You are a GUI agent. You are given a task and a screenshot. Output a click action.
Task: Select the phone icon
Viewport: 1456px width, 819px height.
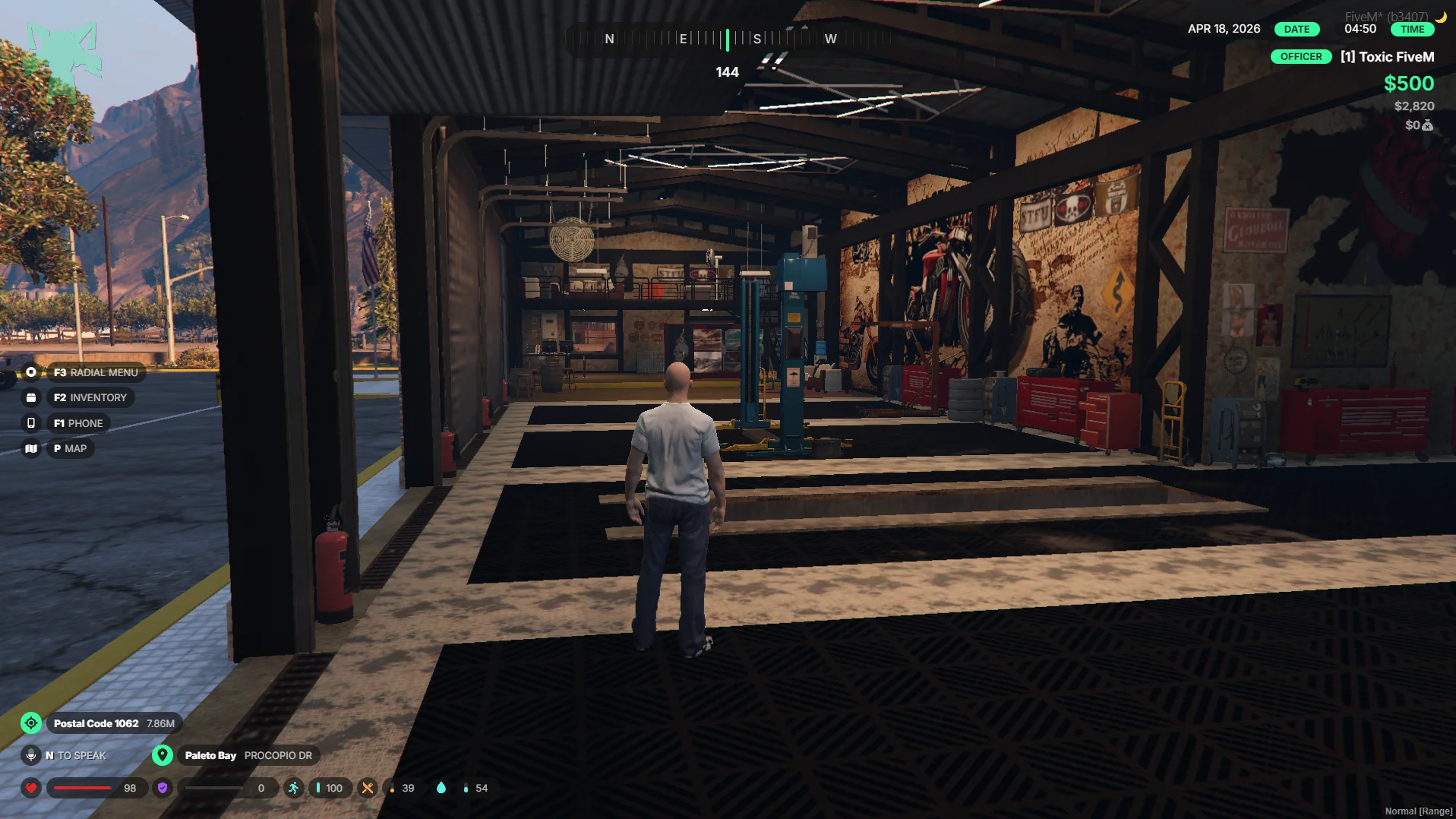tap(31, 423)
